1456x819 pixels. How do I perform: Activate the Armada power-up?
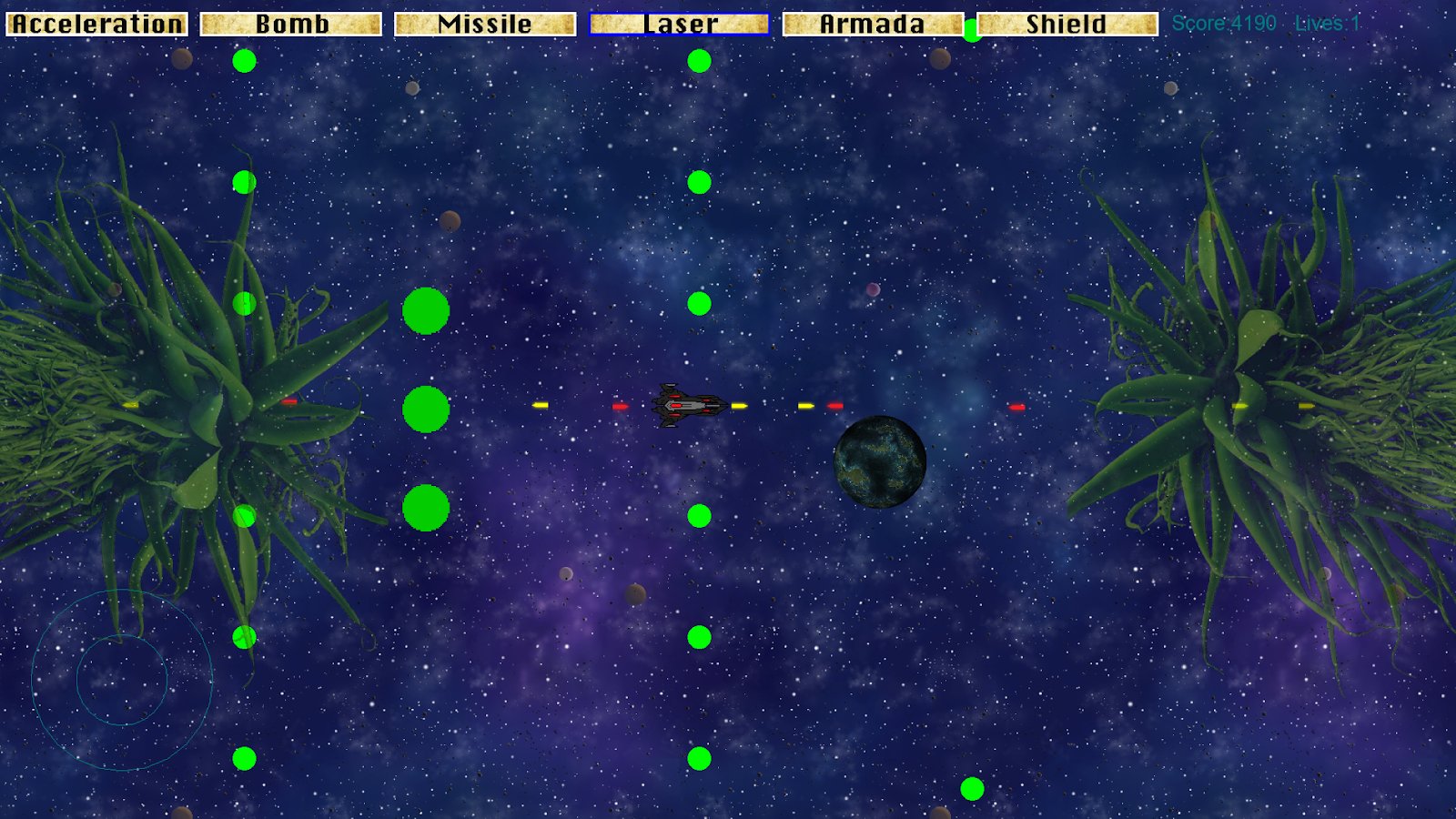(873, 24)
